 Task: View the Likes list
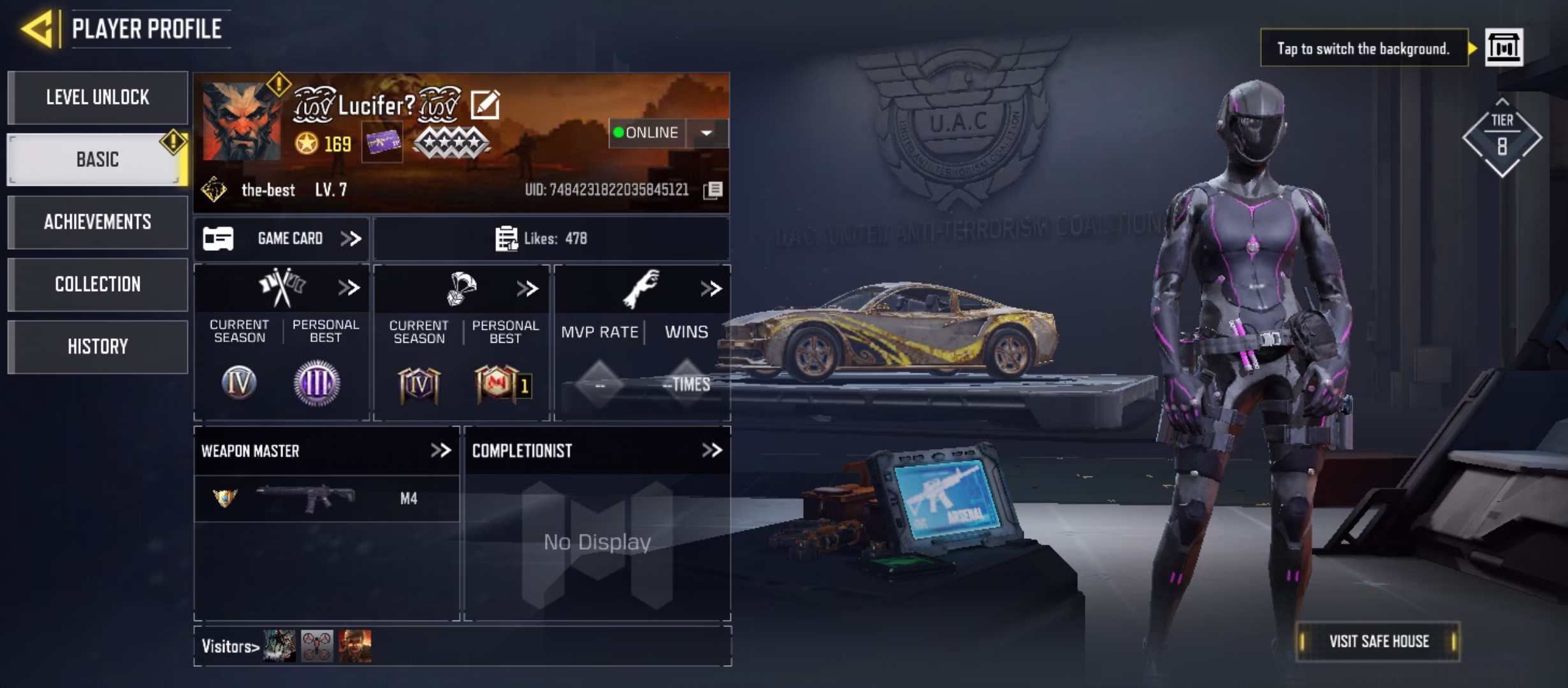point(542,239)
